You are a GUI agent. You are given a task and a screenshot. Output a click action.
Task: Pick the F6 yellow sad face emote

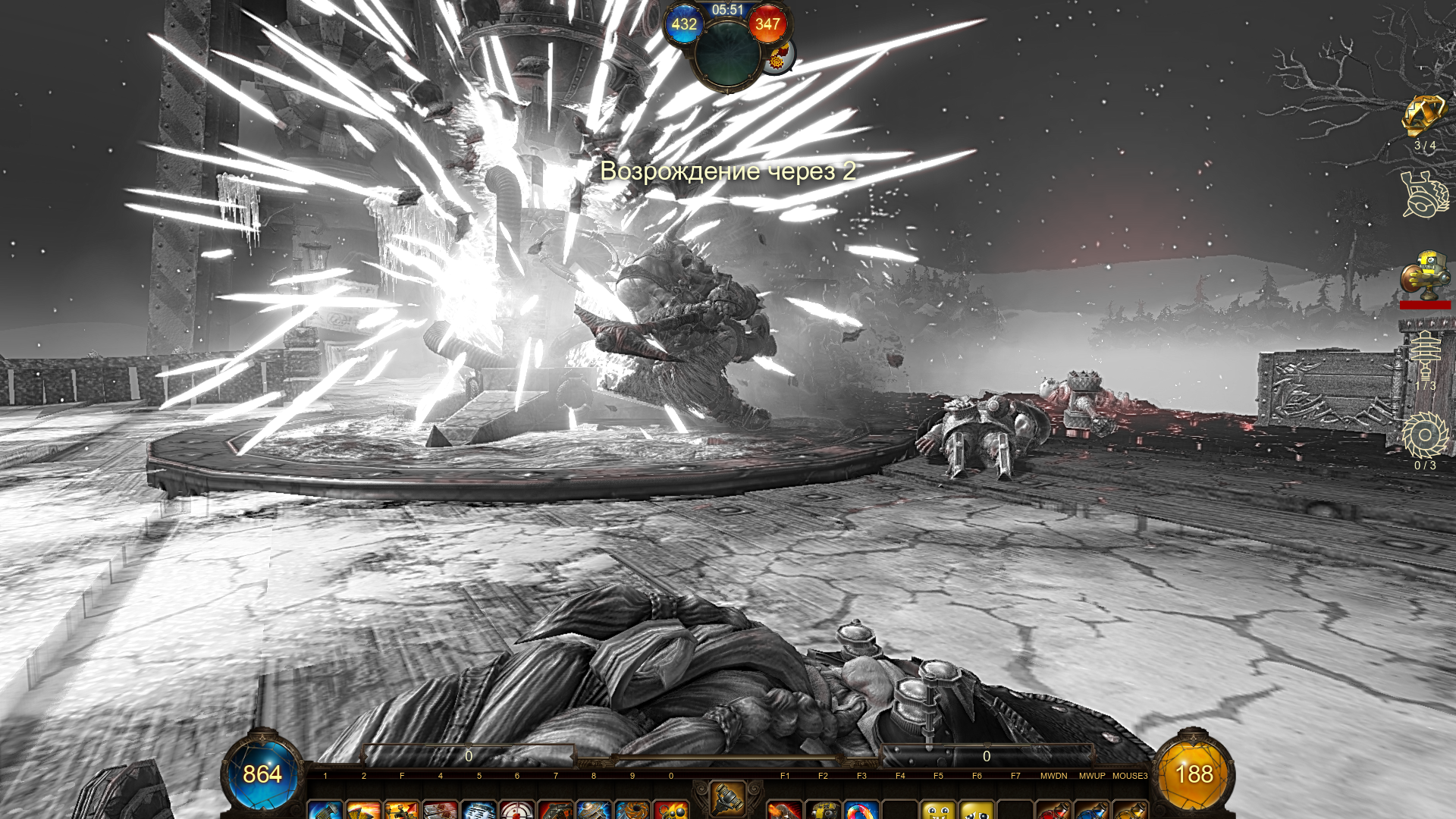tap(977, 809)
